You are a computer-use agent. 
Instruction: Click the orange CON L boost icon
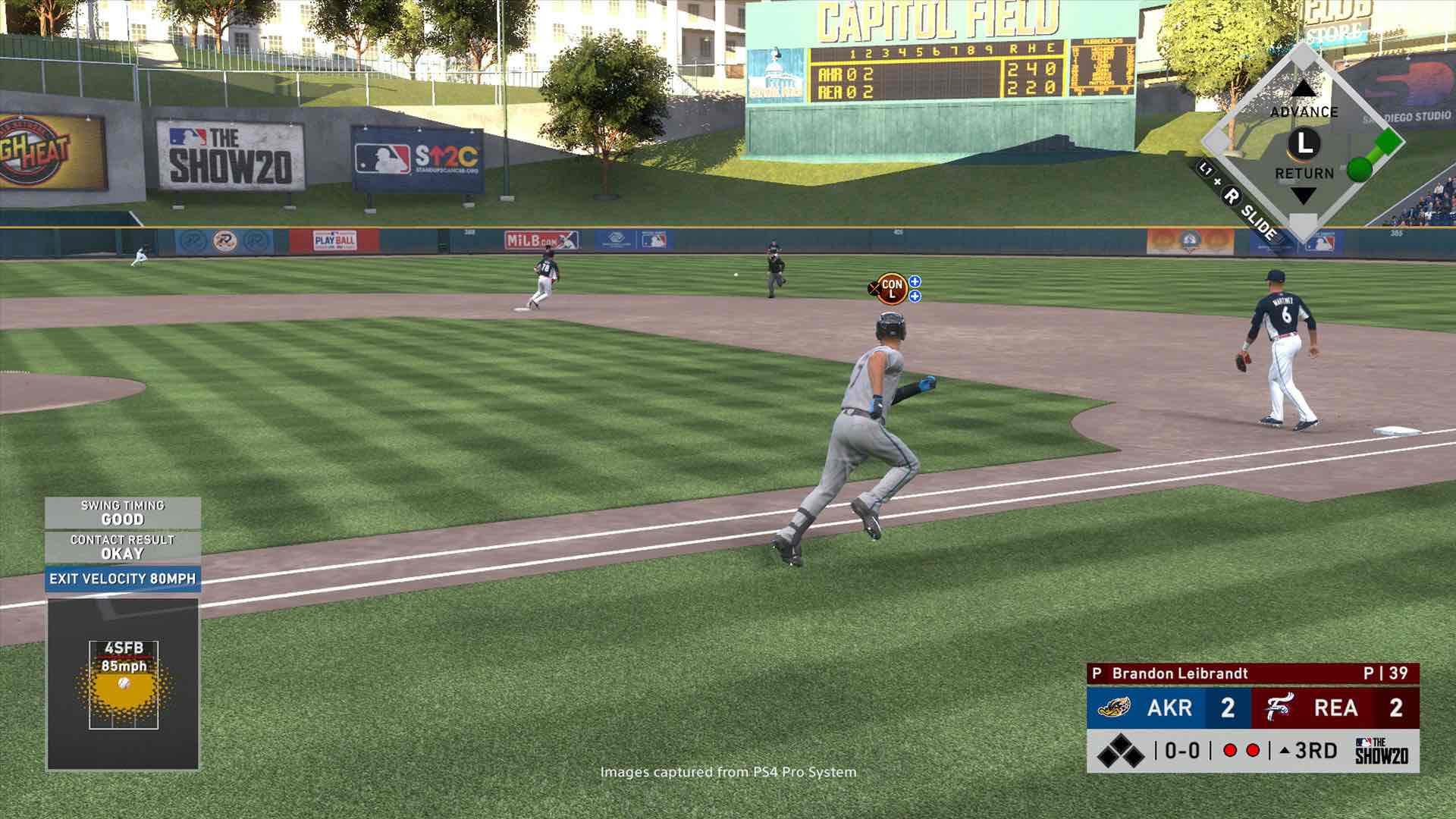coord(892,288)
